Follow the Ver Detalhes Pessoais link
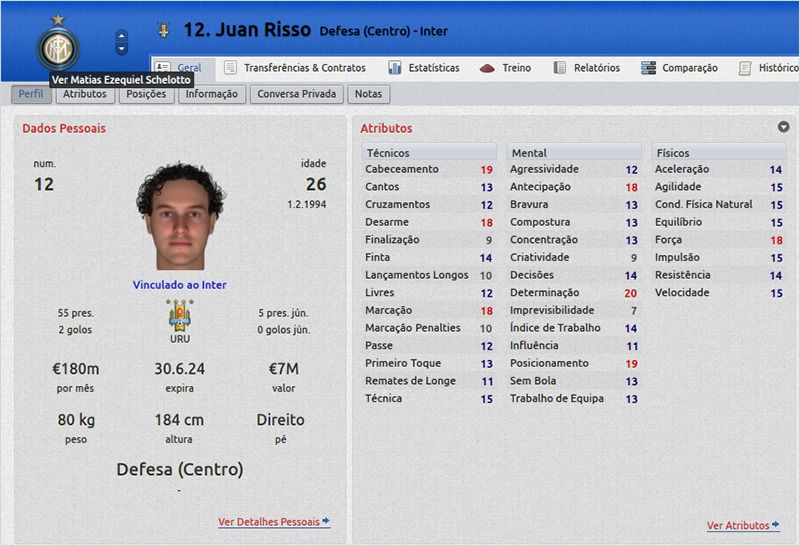Screen dimensions: 800x546 273,522
